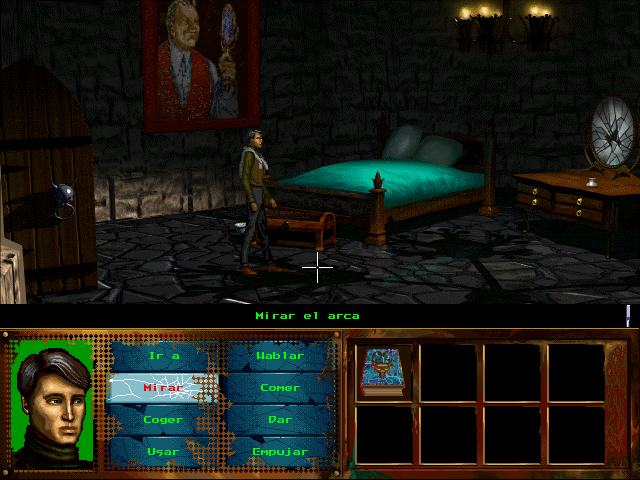Choose the "Hablar" verb button
This screenshot has height=480, width=640.
click(279, 356)
